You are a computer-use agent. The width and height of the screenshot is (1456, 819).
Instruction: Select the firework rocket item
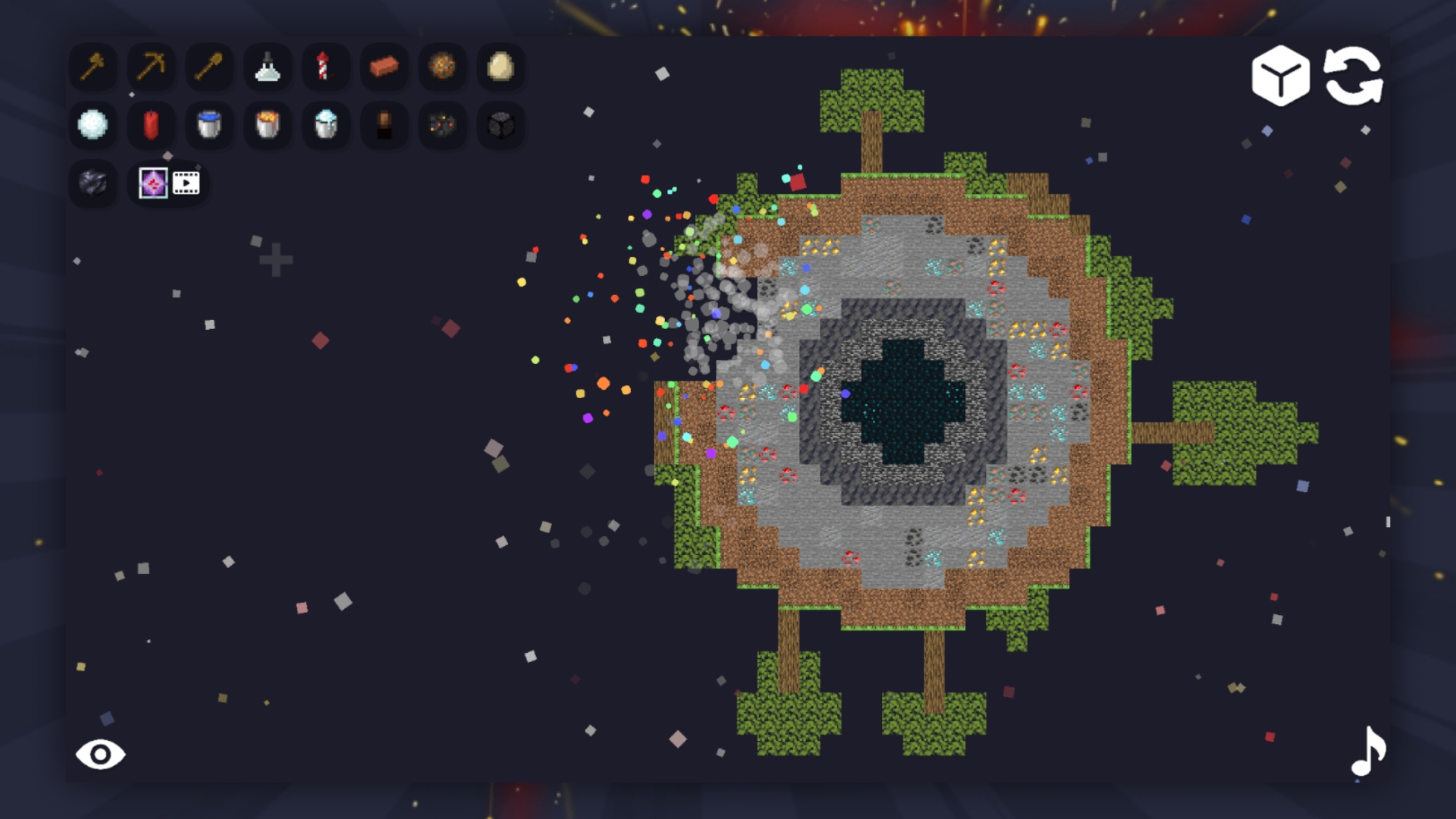(x=326, y=68)
